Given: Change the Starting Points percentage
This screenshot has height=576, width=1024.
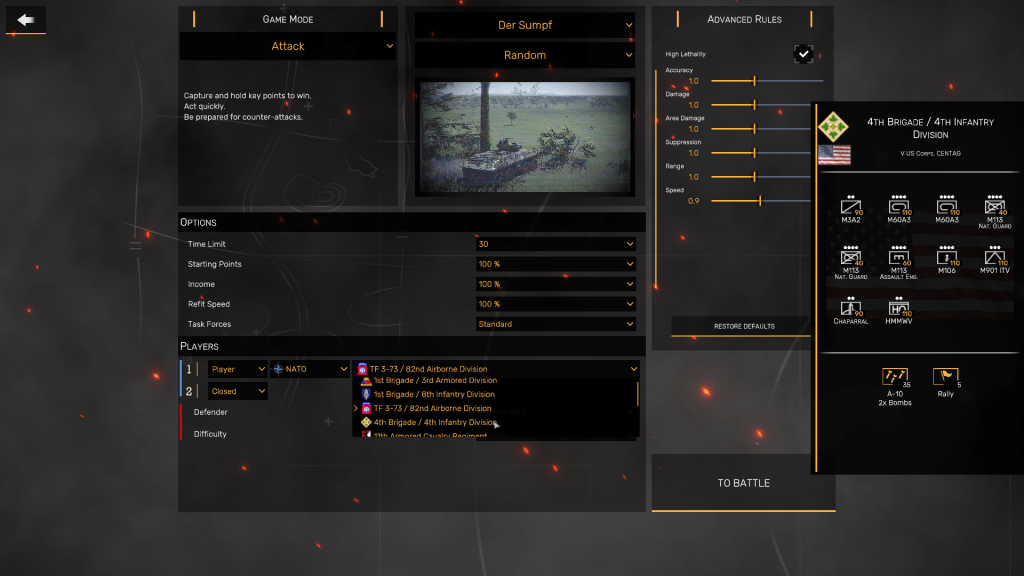Looking at the screenshot, I should pyautogui.click(x=555, y=264).
